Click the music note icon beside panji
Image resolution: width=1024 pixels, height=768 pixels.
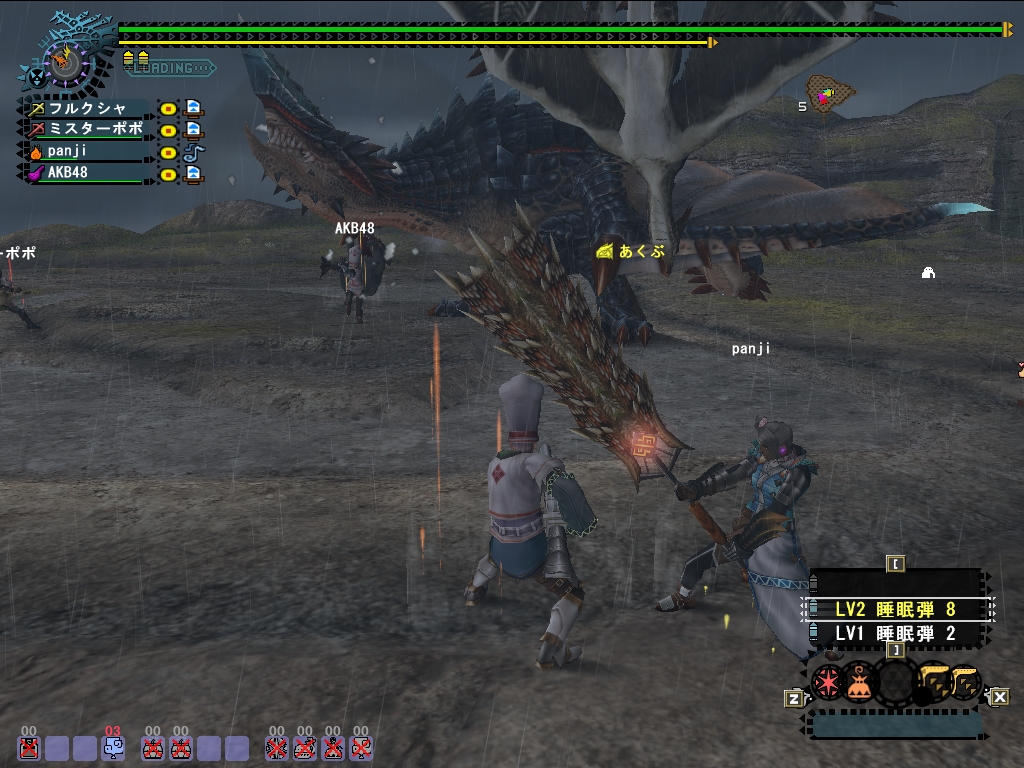click(x=193, y=152)
